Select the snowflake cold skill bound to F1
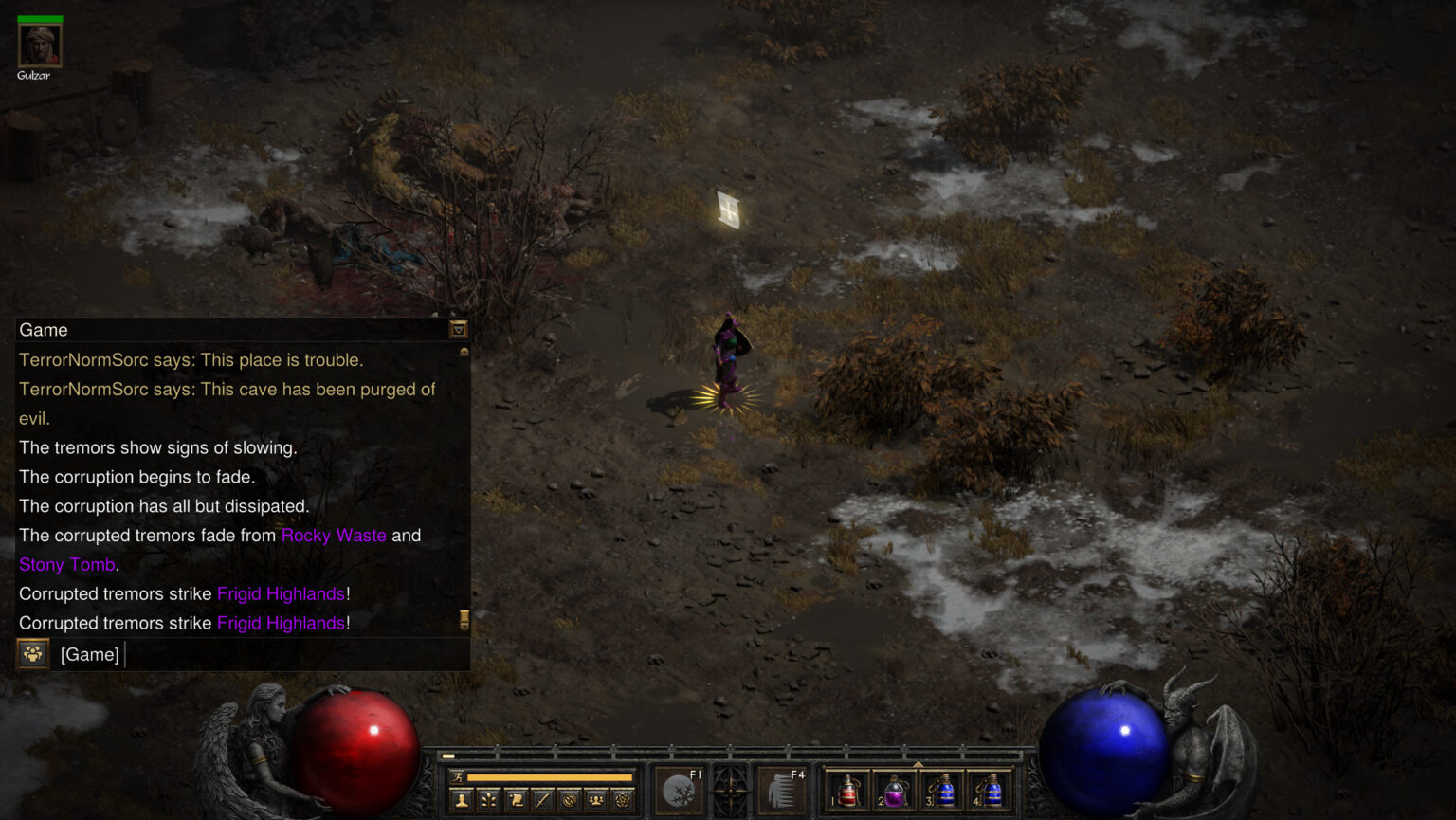Image resolution: width=1456 pixels, height=820 pixels. 679,790
